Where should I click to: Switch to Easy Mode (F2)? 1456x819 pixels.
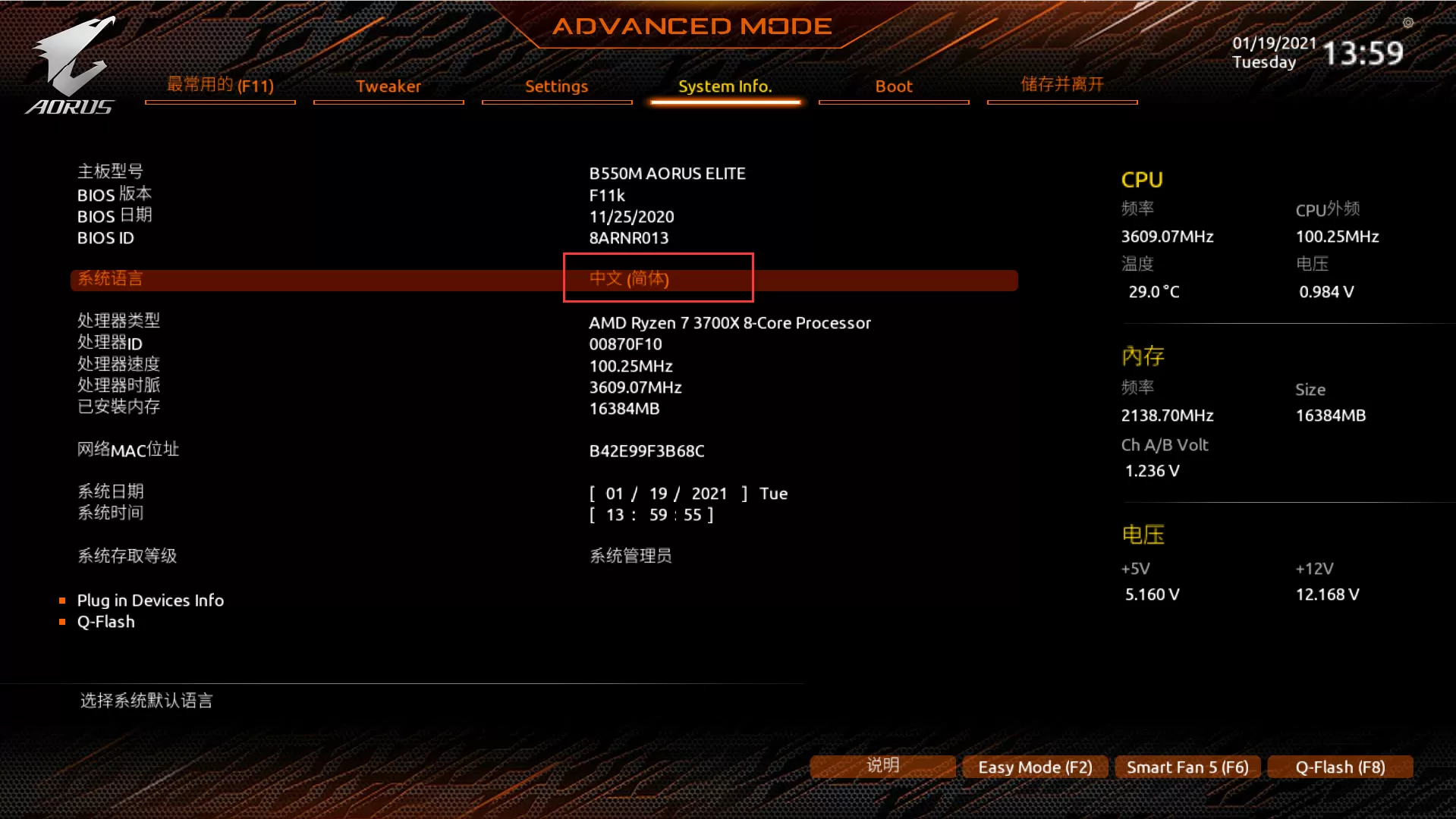1035,767
